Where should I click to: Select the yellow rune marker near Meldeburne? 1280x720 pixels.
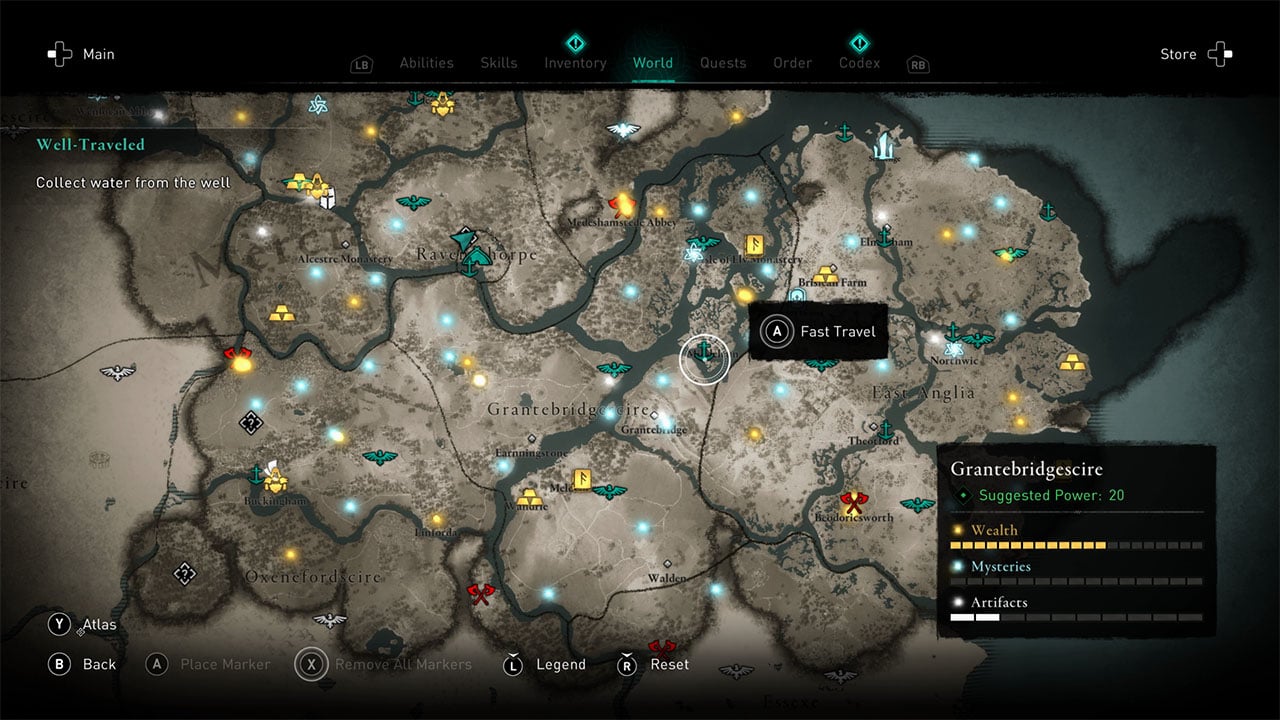[x=581, y=479]
